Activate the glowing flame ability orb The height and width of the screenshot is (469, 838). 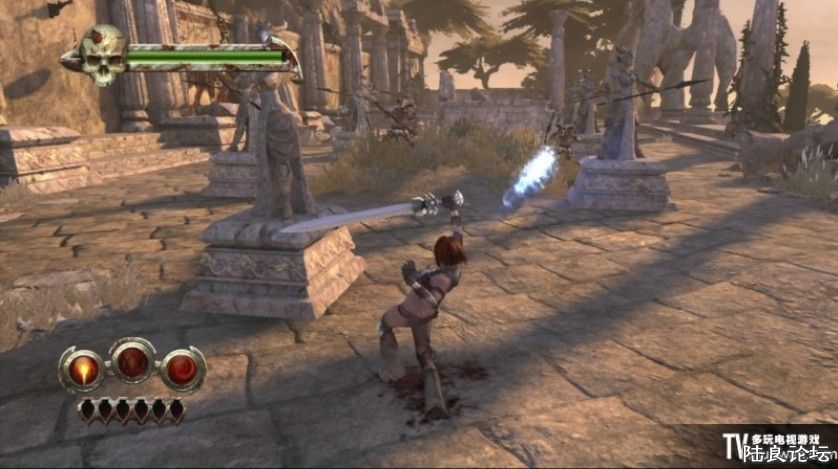(83, 368)
